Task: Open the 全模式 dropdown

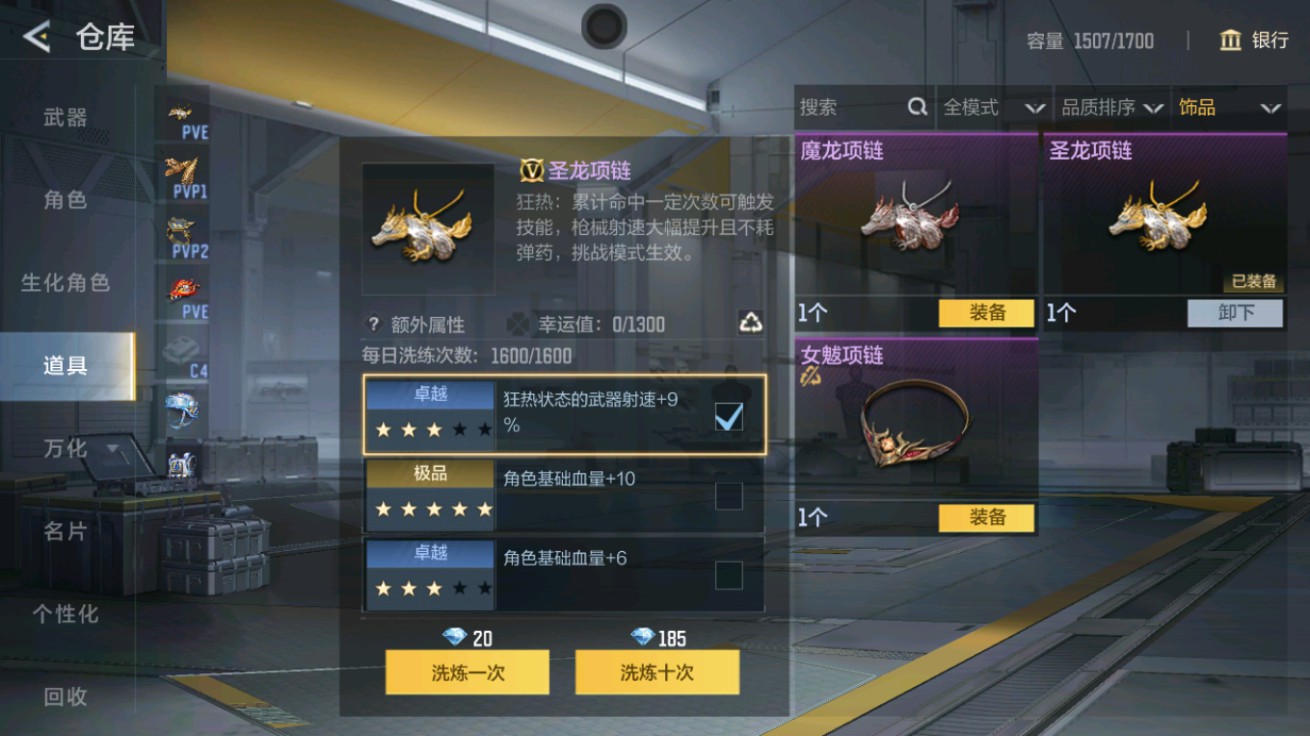Action: coord(993,107)
